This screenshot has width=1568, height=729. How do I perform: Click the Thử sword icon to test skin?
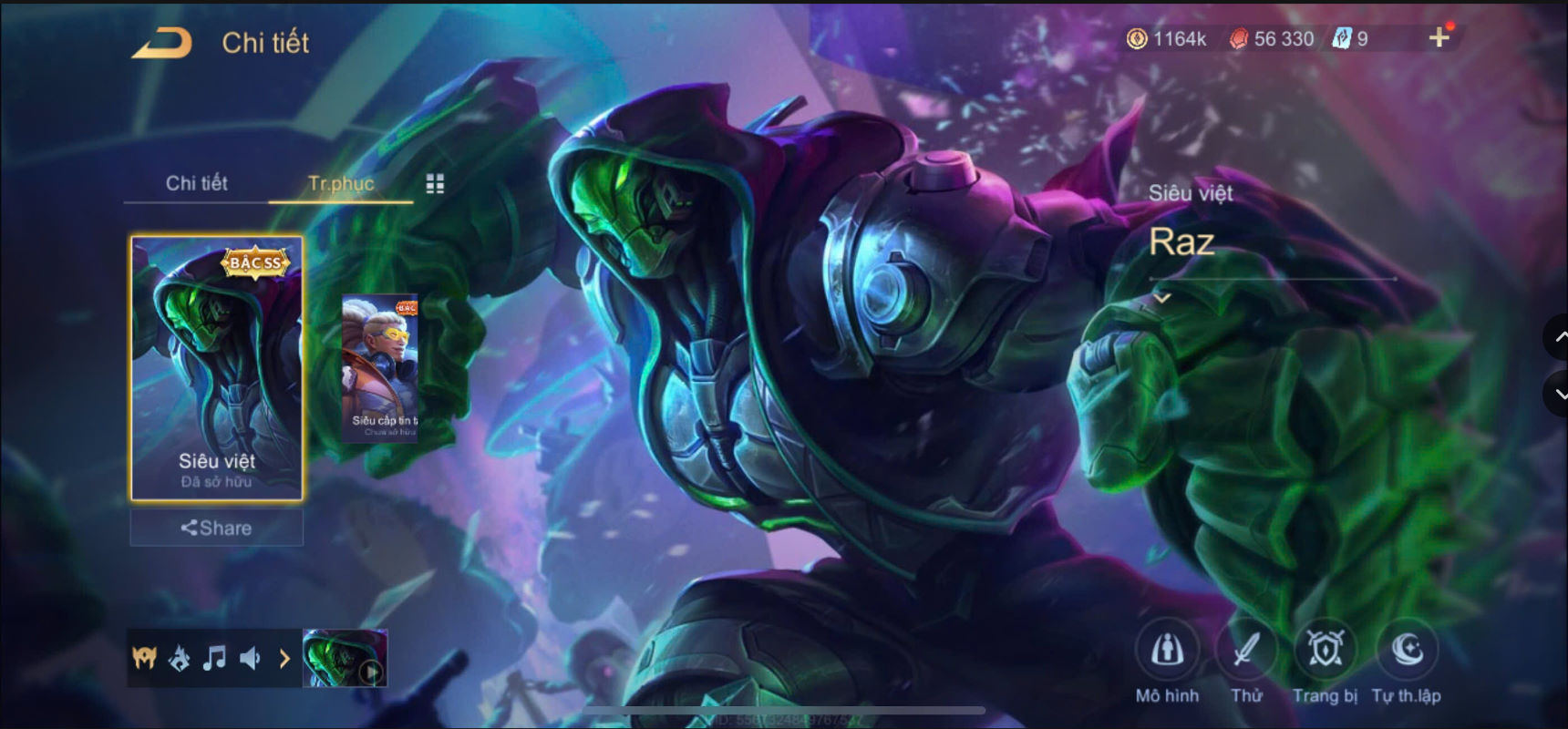click(x=1246, y=651)
